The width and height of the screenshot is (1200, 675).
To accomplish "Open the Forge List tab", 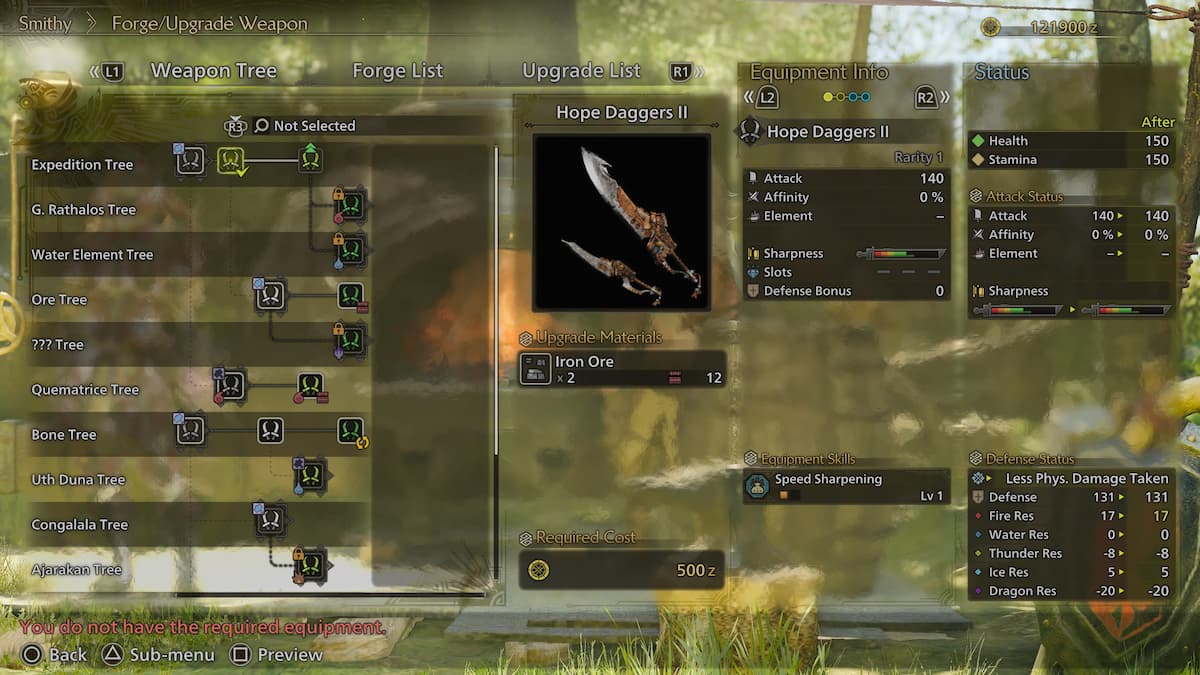I will [x=397, y=71].
